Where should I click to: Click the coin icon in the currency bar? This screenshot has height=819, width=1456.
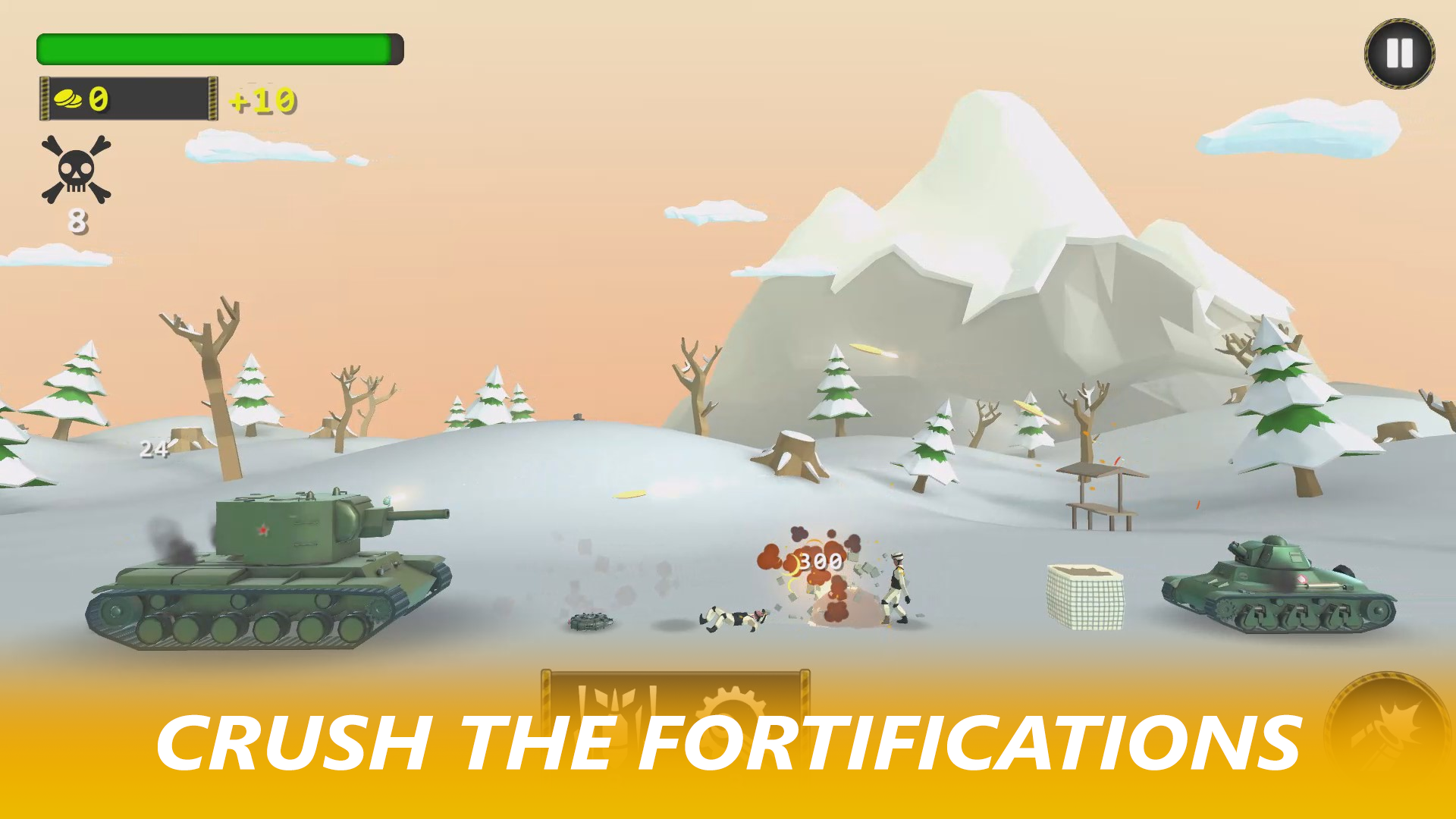point(68,98)
